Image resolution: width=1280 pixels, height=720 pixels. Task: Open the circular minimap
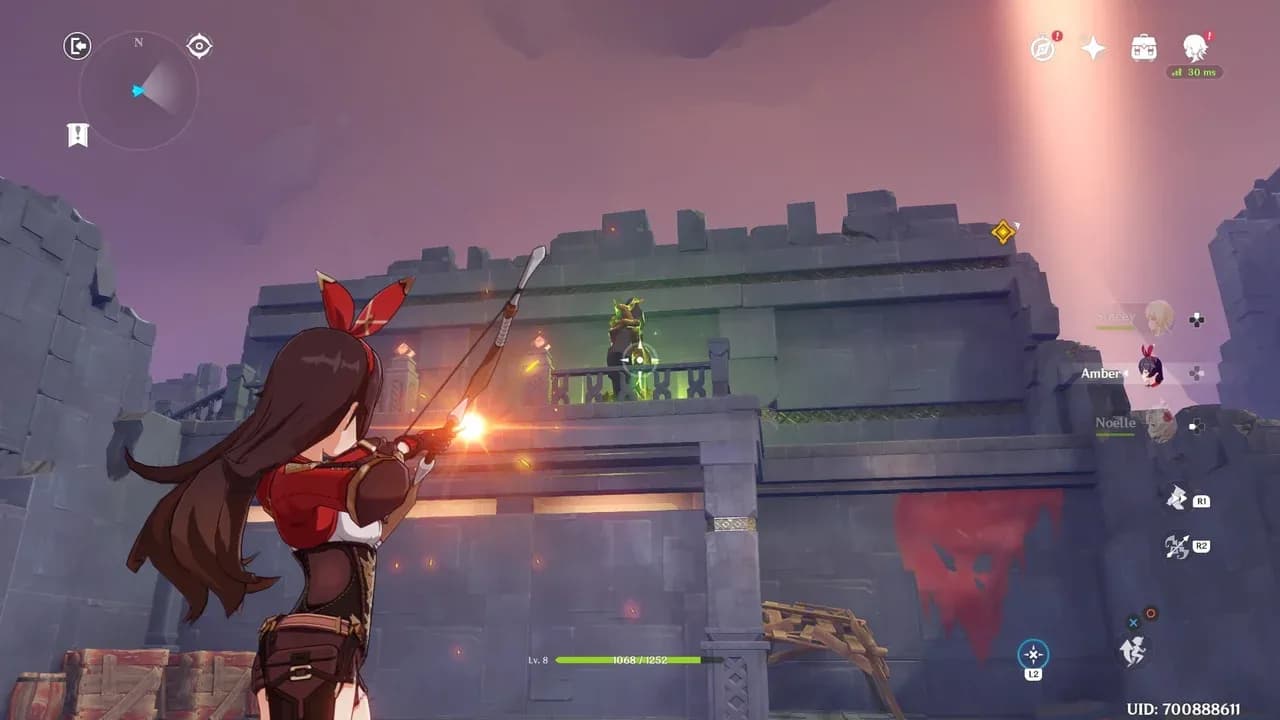[x=138, y=91]
